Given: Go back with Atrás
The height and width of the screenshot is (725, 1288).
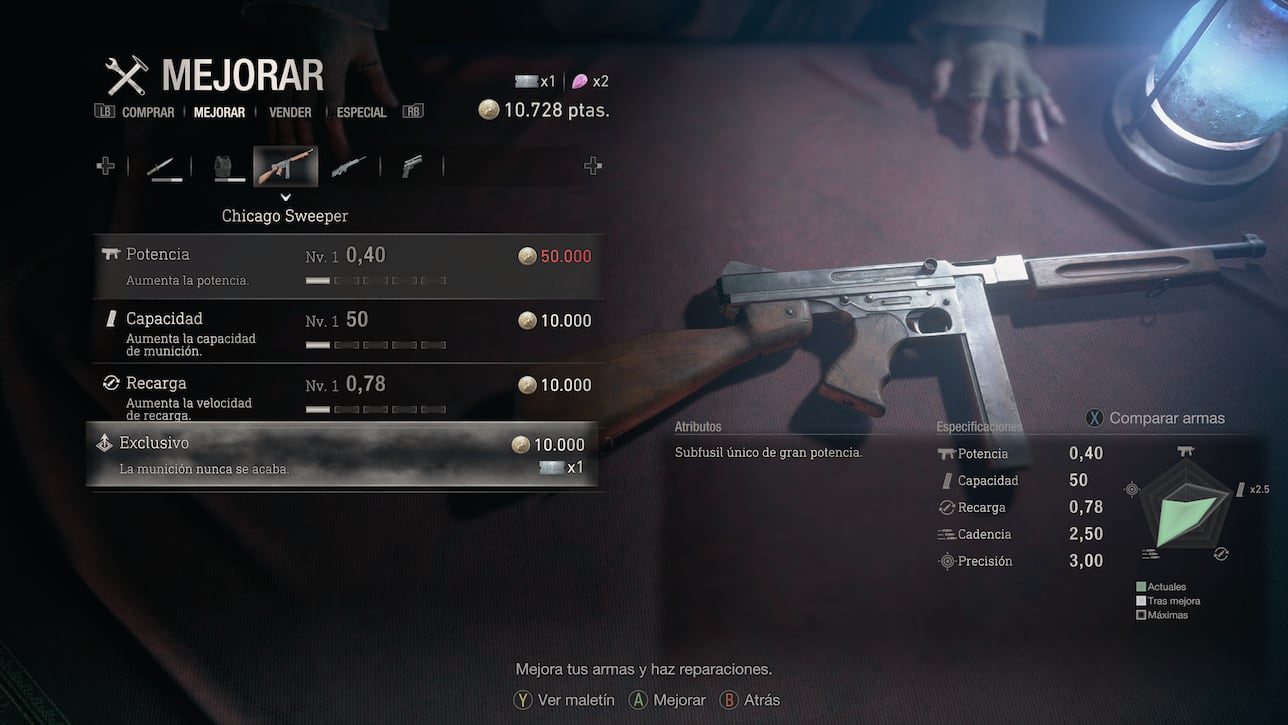Looking at the screenshot, I should pos(750,700).
